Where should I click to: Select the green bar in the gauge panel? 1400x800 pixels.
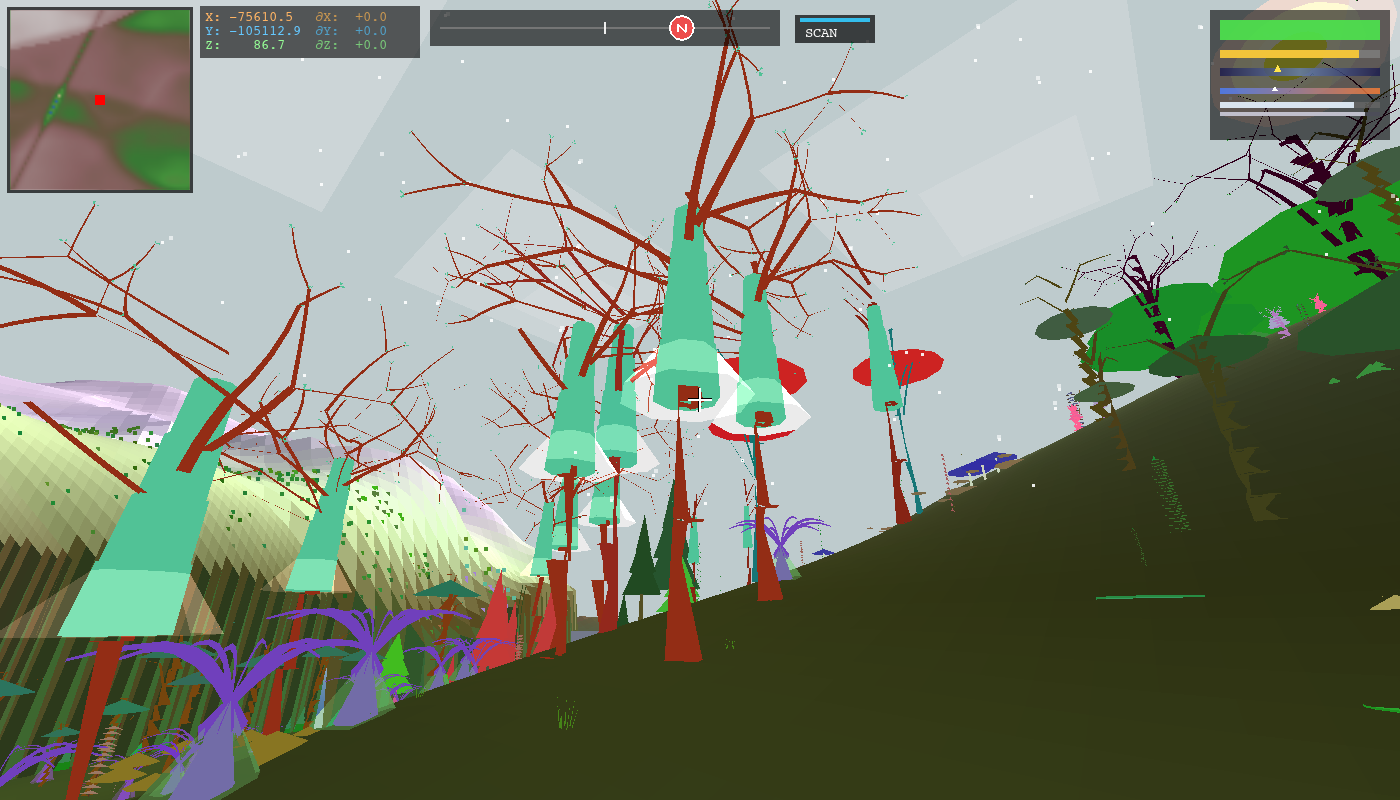click(x=1300, y=29)
